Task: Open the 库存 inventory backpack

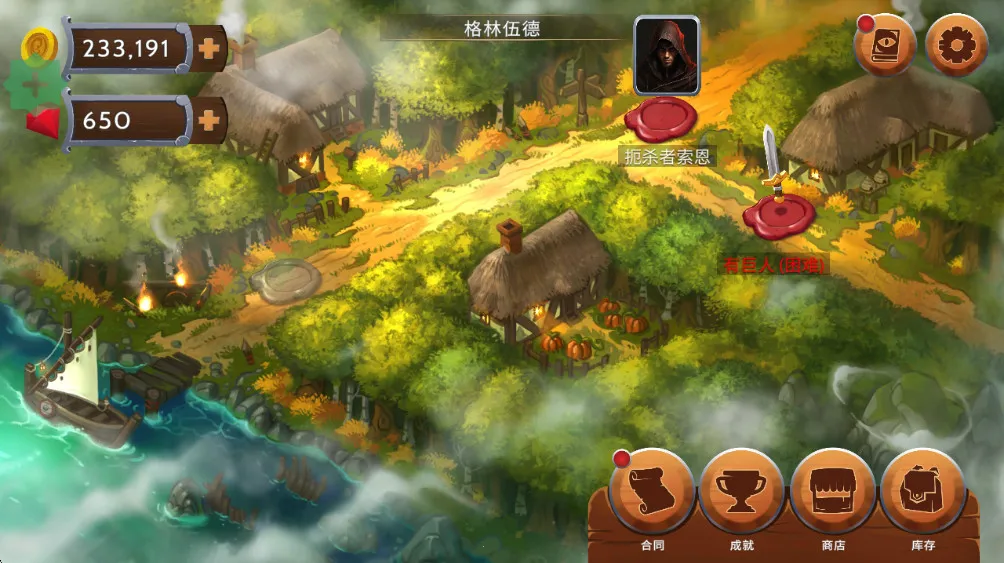Action: (x=922, y=491)
